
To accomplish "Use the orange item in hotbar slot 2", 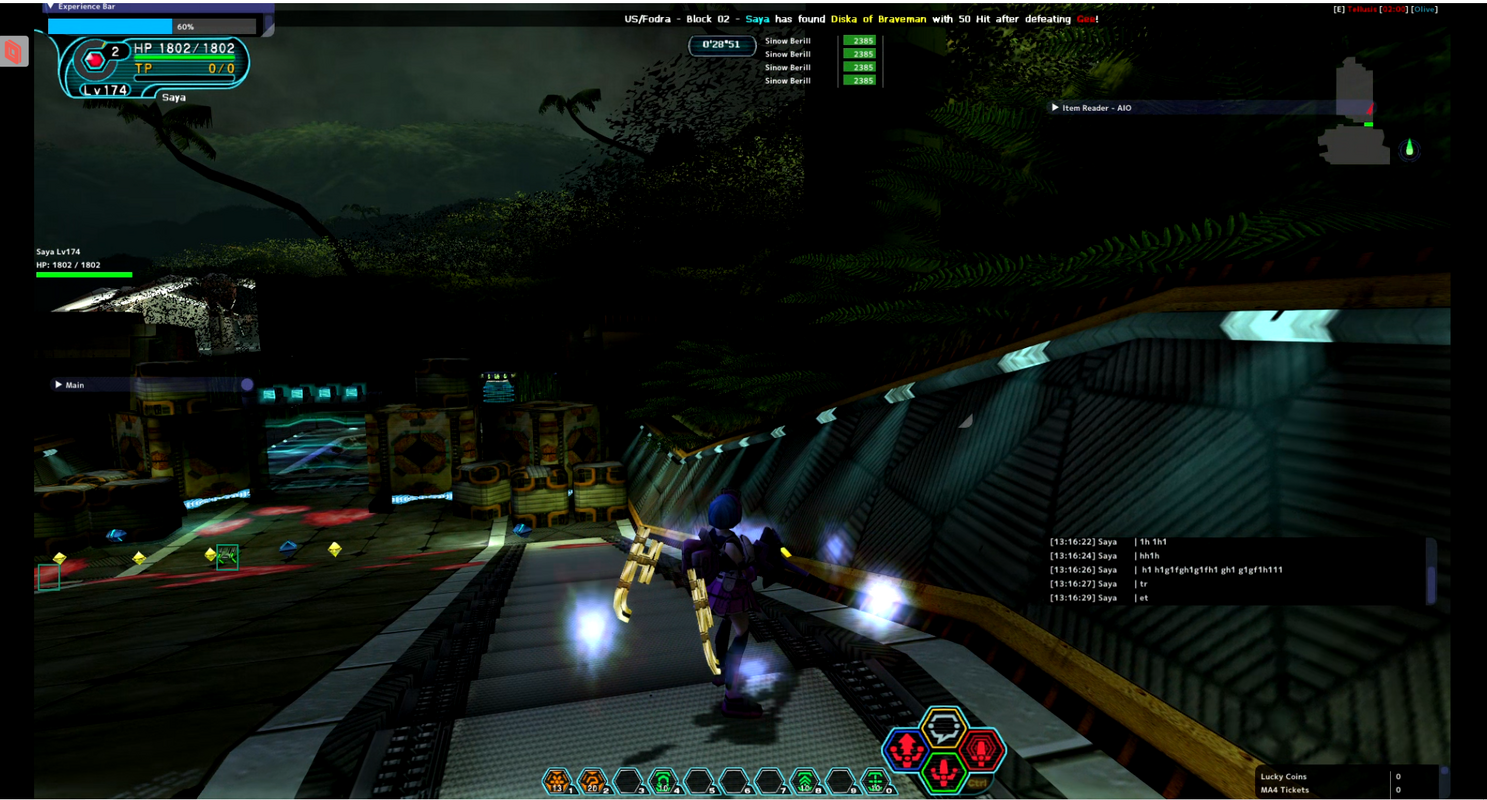I will click(x=592, y=780).
